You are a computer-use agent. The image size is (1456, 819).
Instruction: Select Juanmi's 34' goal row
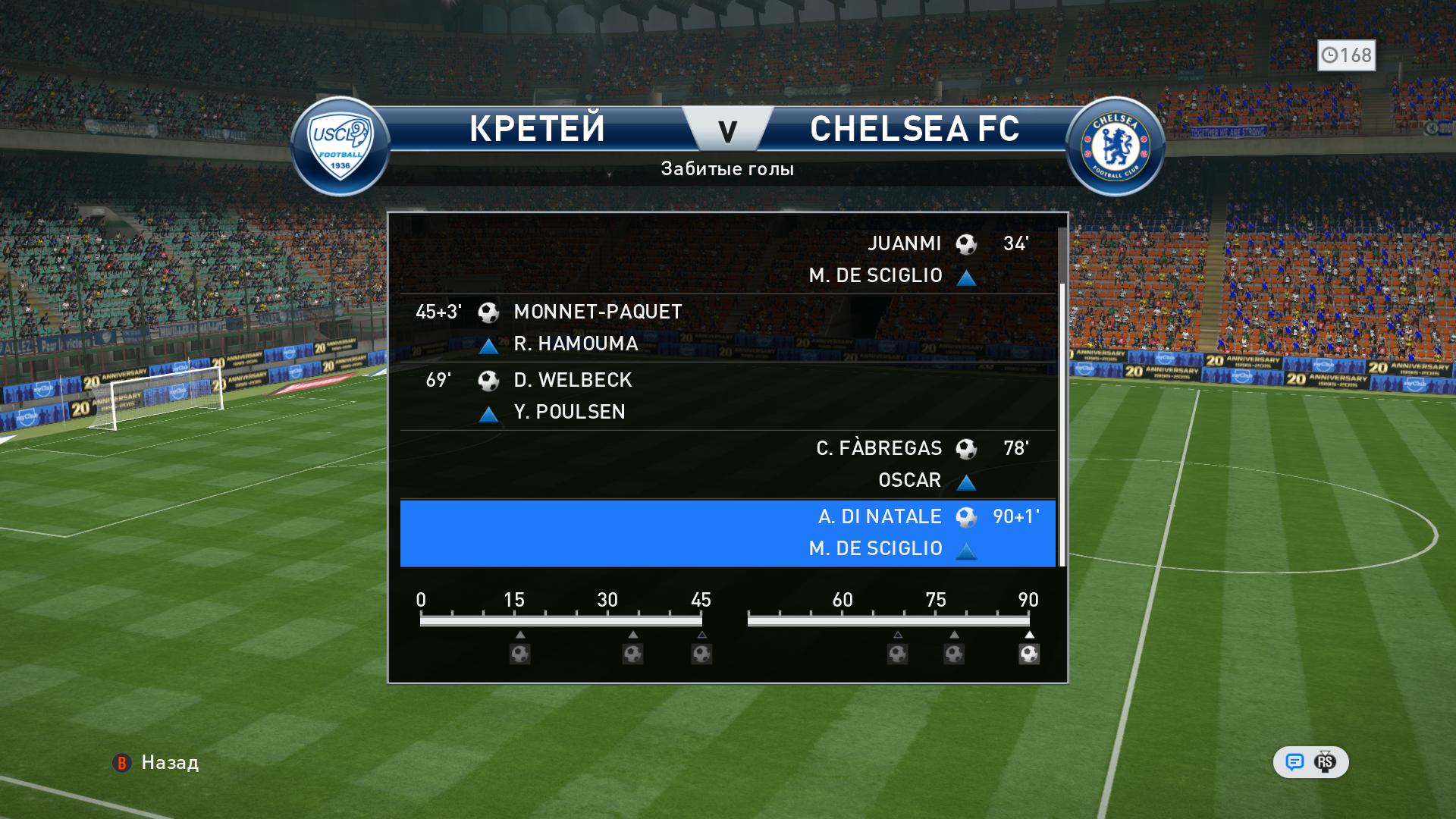click(726, 259)
